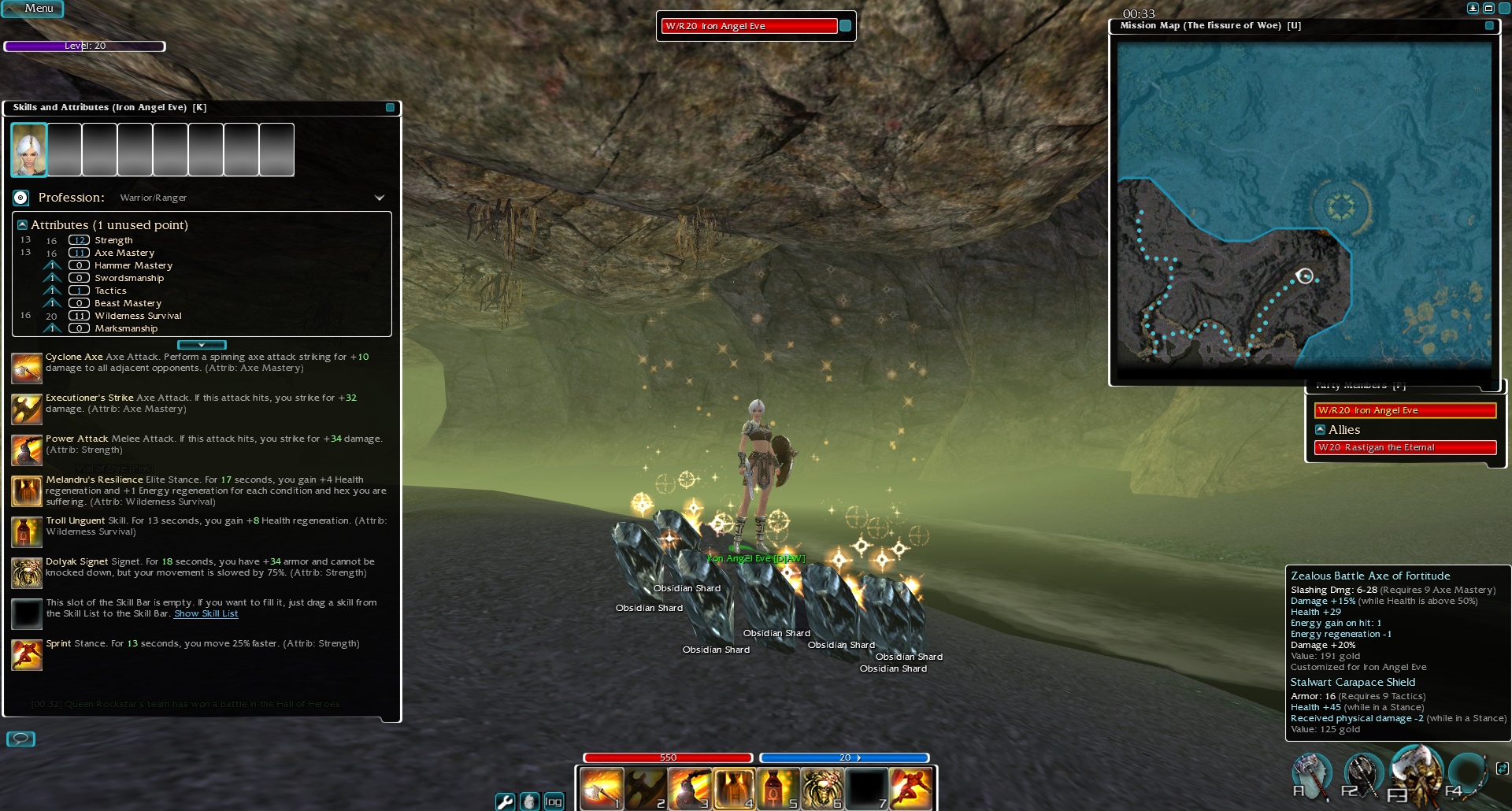Activate Dolyak Signet

822,787
